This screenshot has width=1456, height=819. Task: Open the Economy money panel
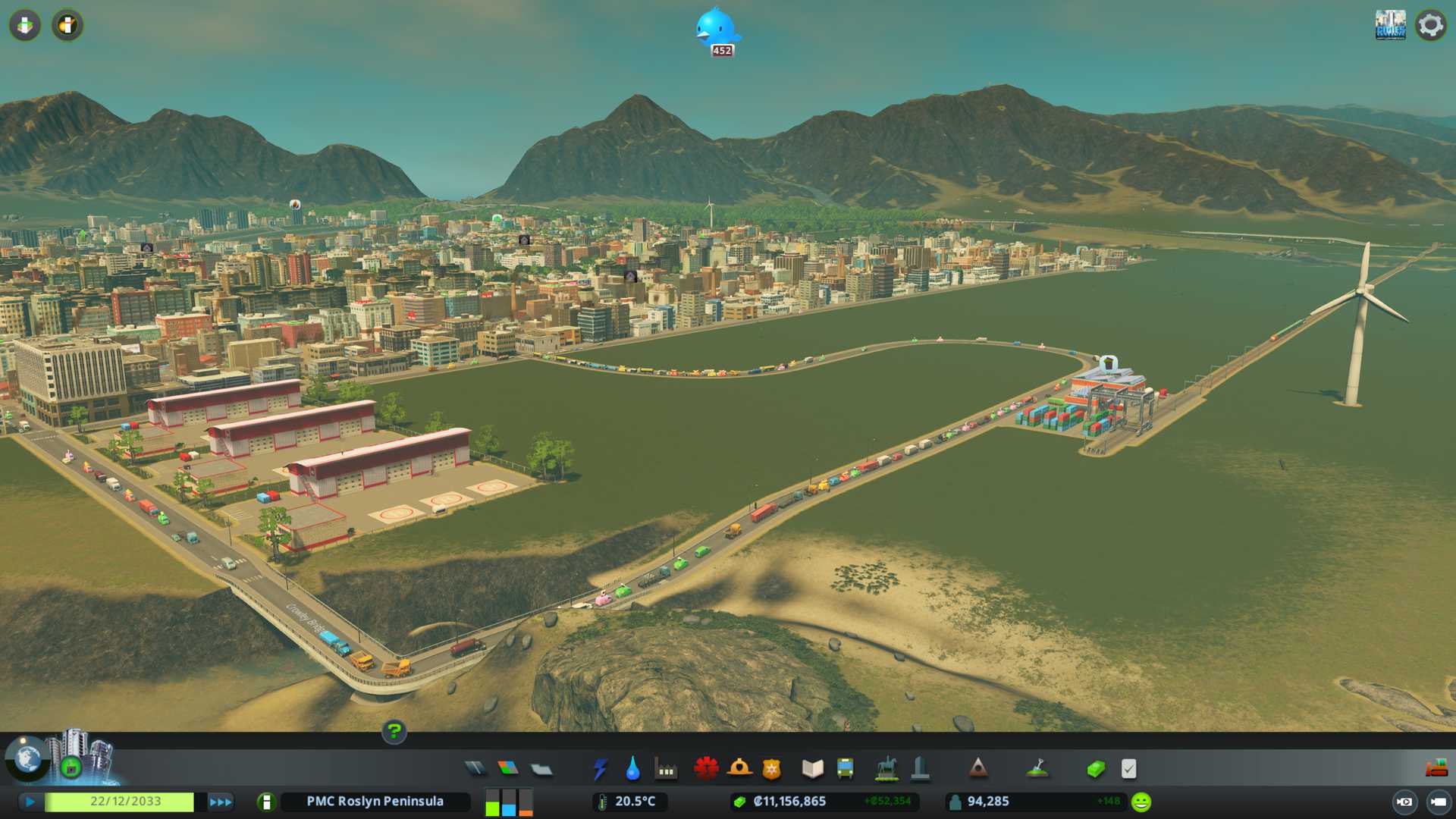tap(1095, 769)
